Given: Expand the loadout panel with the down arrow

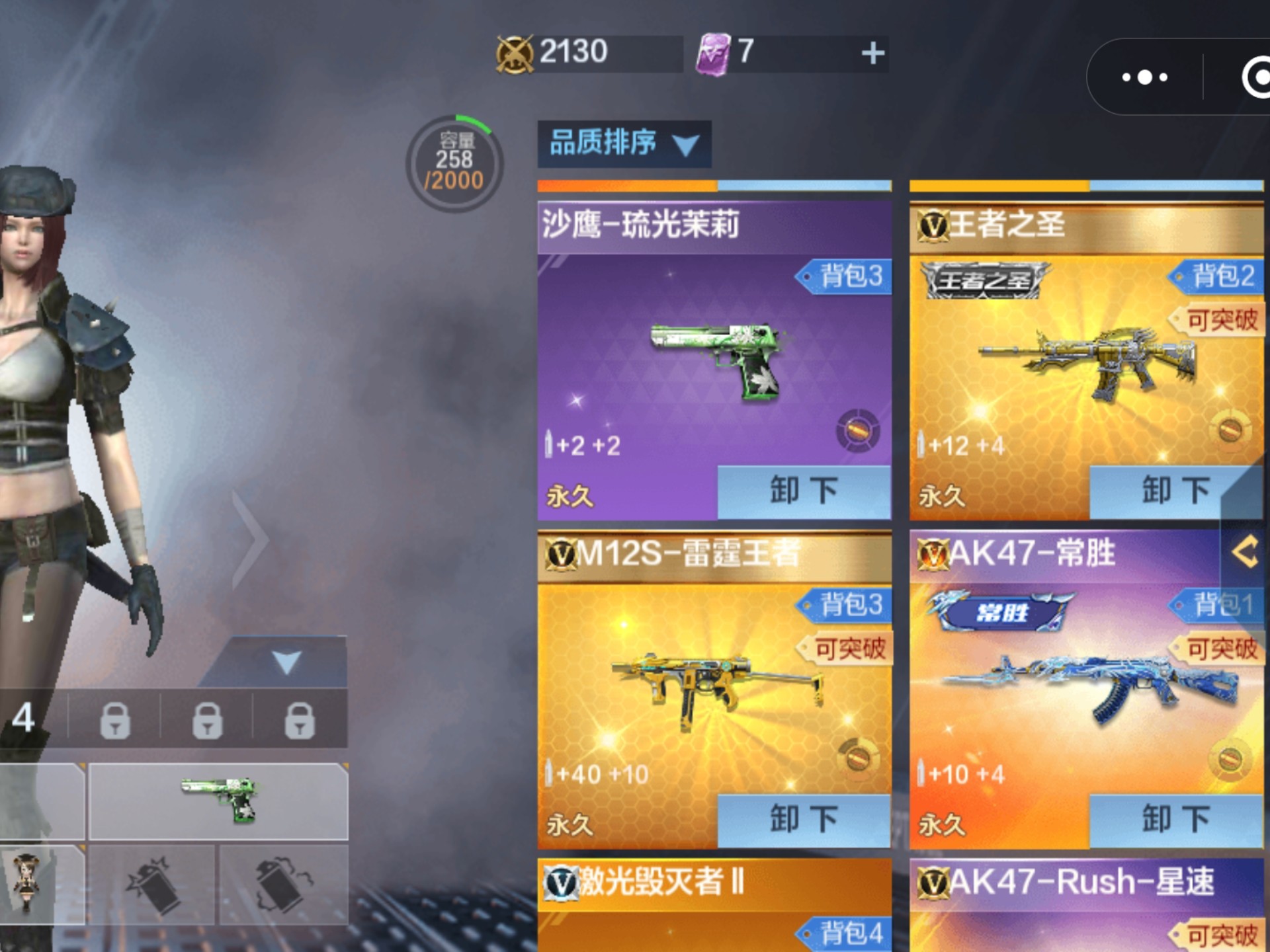Looking at the screenshot, I should [286, 662].
